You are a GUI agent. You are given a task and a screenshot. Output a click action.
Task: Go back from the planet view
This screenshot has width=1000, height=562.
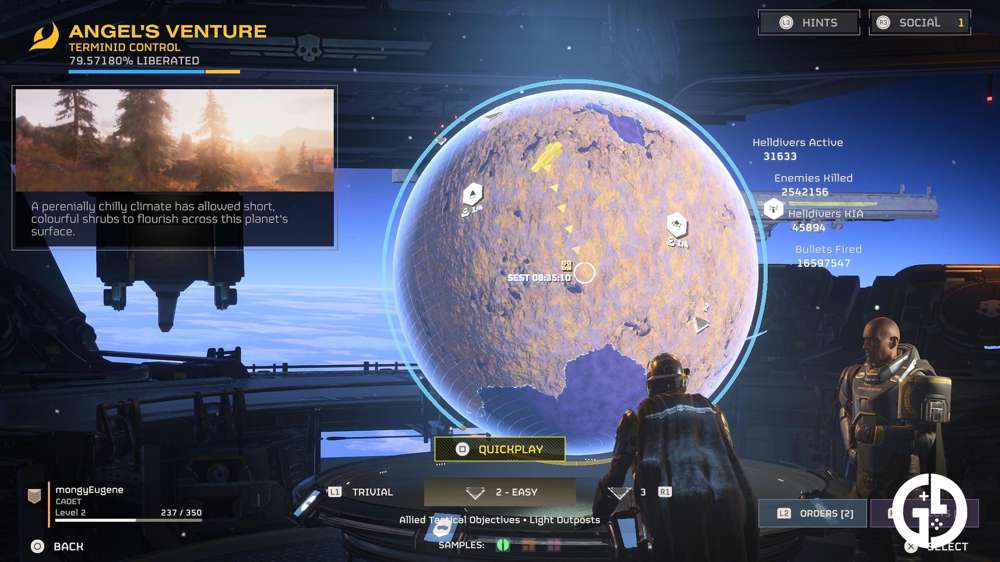58,546
